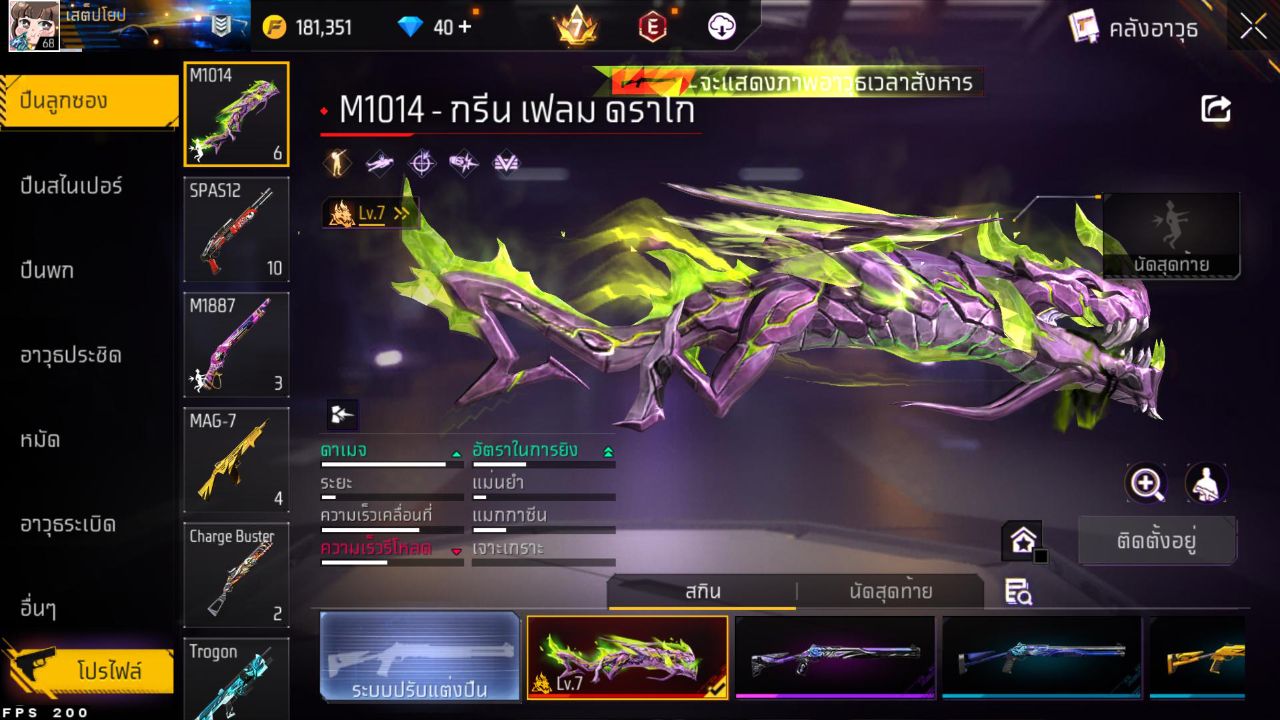The image size is (1280, 720).
Task: Switch to the ปืนพก pistol category
Action: [x=48, y=271]
